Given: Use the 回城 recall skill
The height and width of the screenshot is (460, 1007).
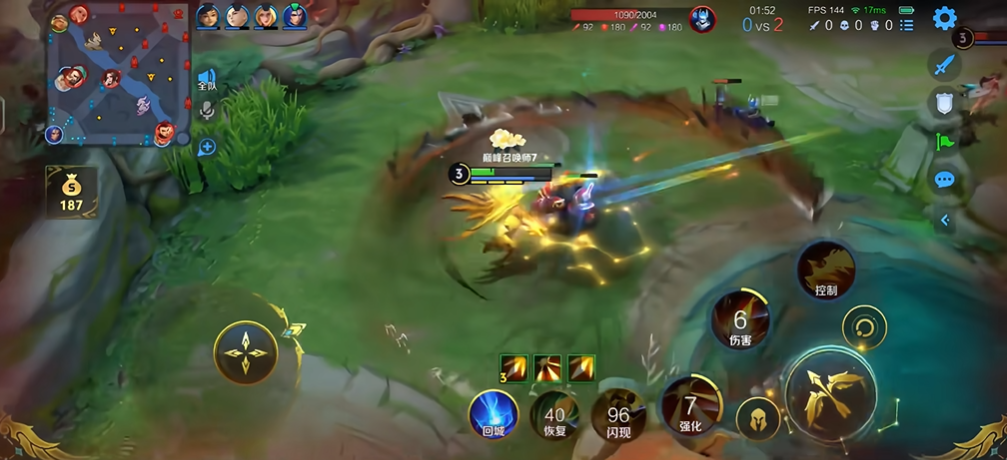Looking at the screenshot, I should [x=494, y=414].
